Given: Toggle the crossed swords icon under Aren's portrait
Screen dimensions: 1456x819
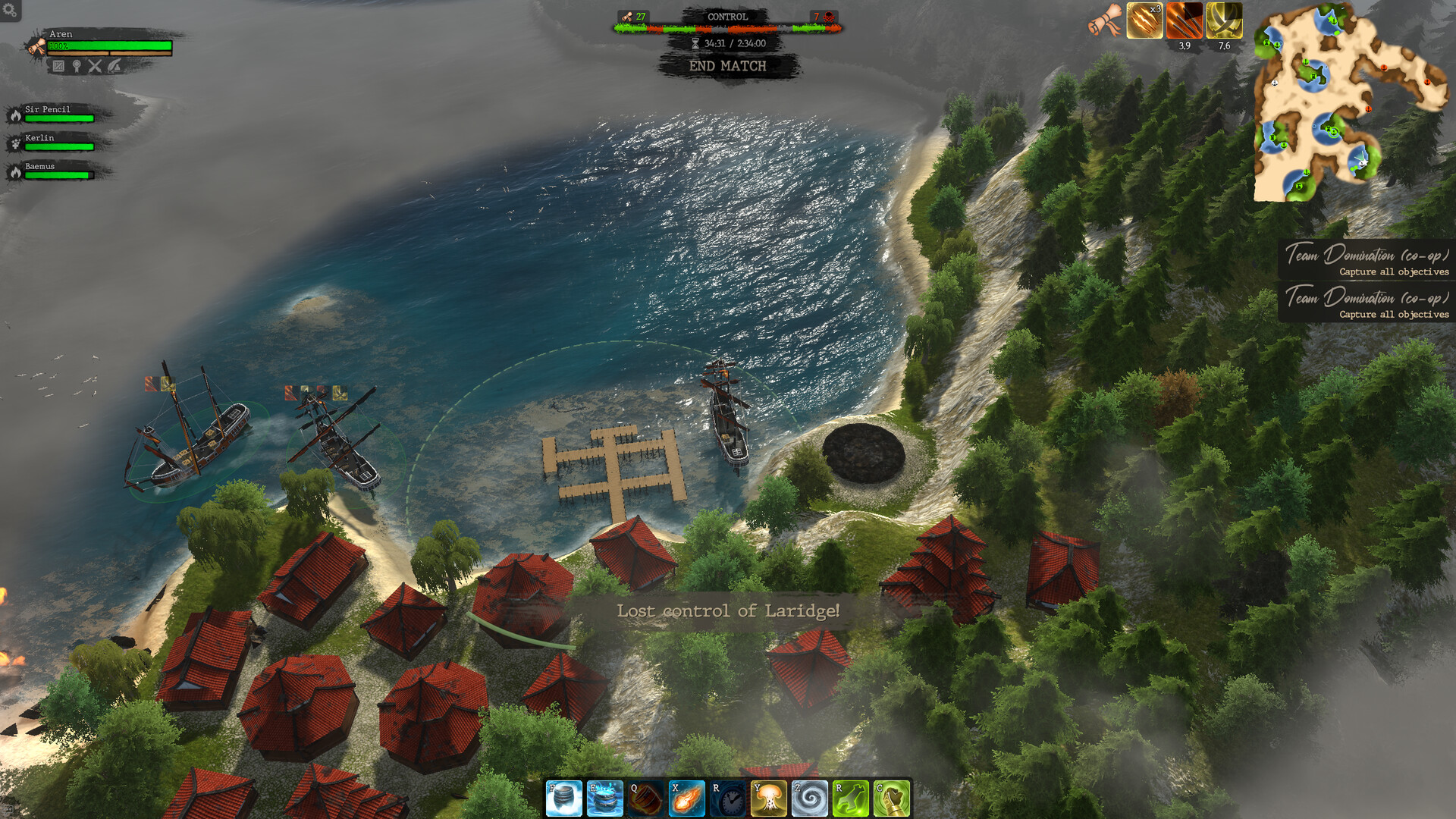Looking at the screenshot, I should (95, 67).
